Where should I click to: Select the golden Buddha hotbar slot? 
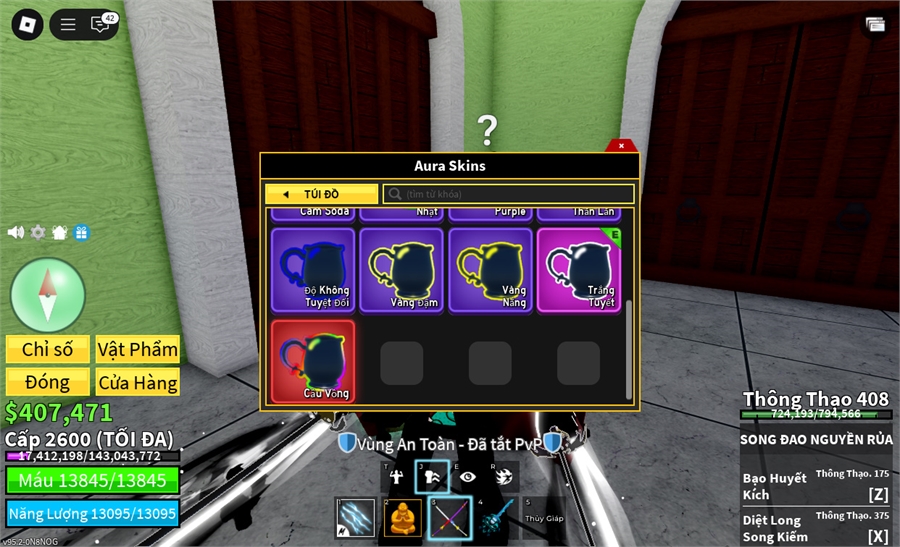coord(403,517)
